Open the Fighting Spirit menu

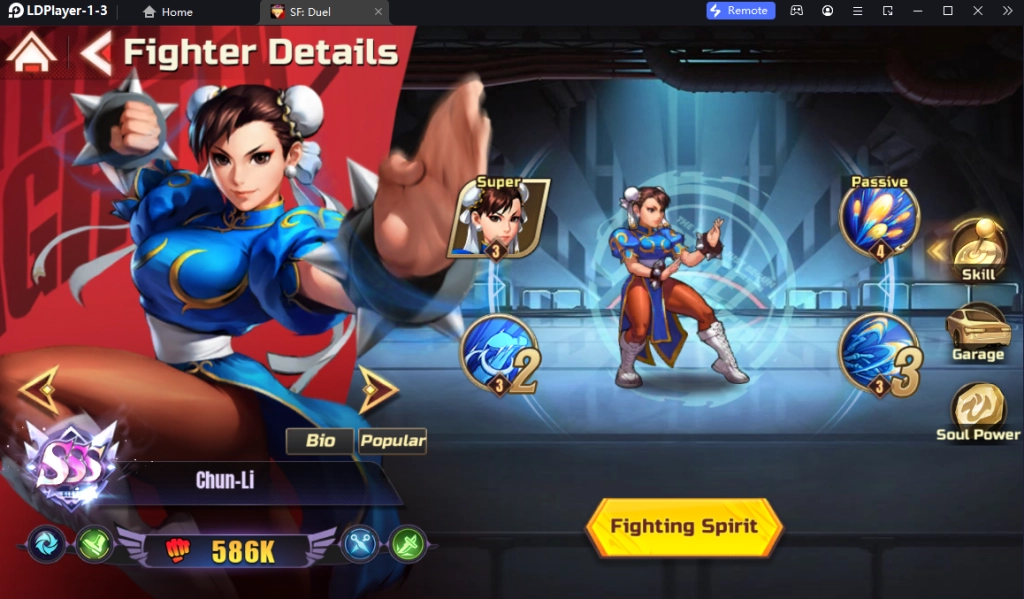684,526
